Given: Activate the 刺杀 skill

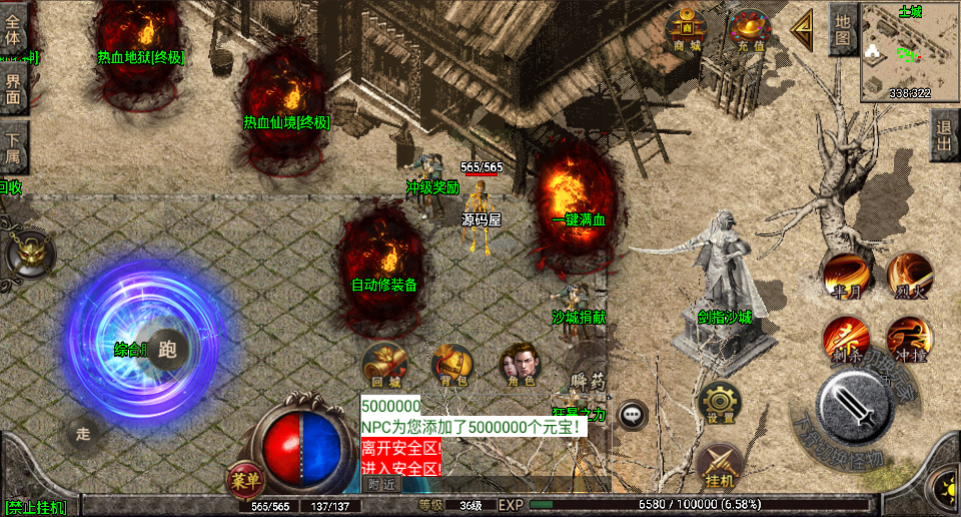Looking at the screenshot, I should click(x=845, y=338).
